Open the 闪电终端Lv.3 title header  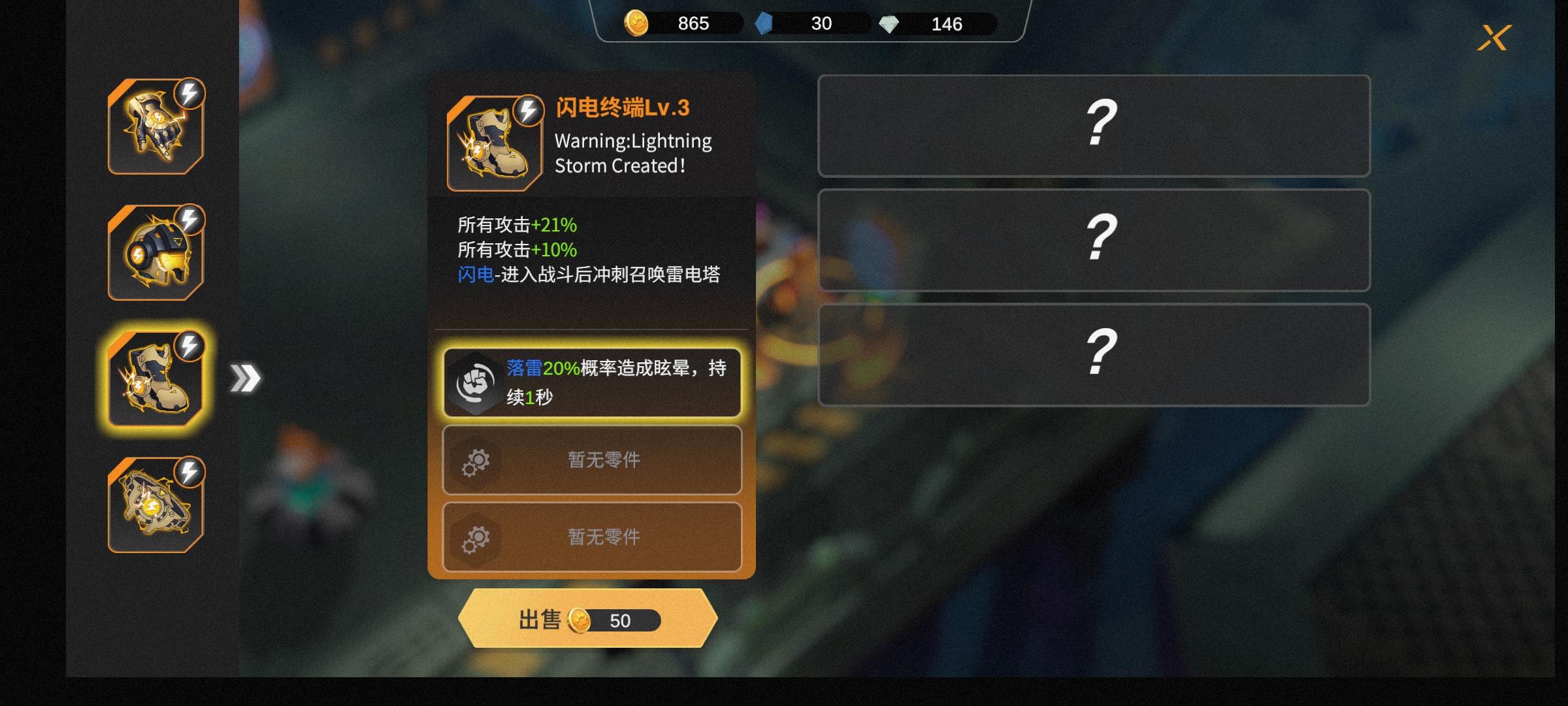(624, 106)
